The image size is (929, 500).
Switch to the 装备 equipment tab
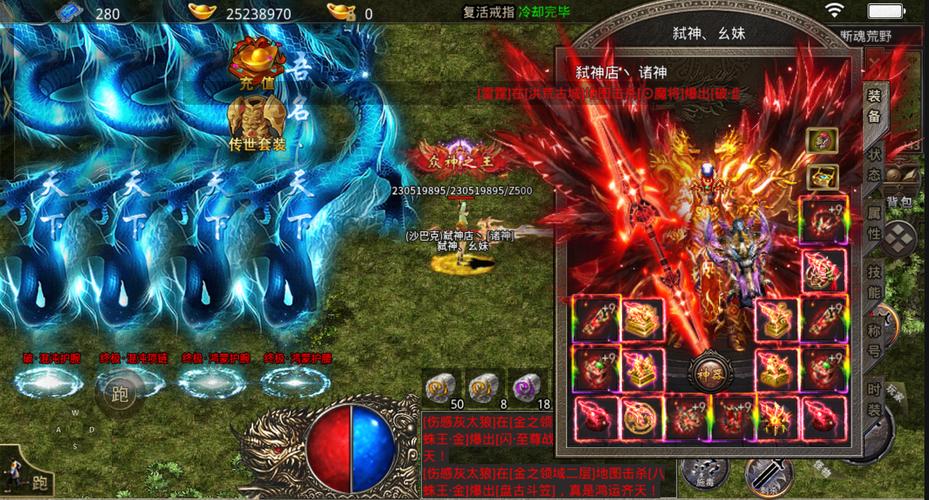874,103
